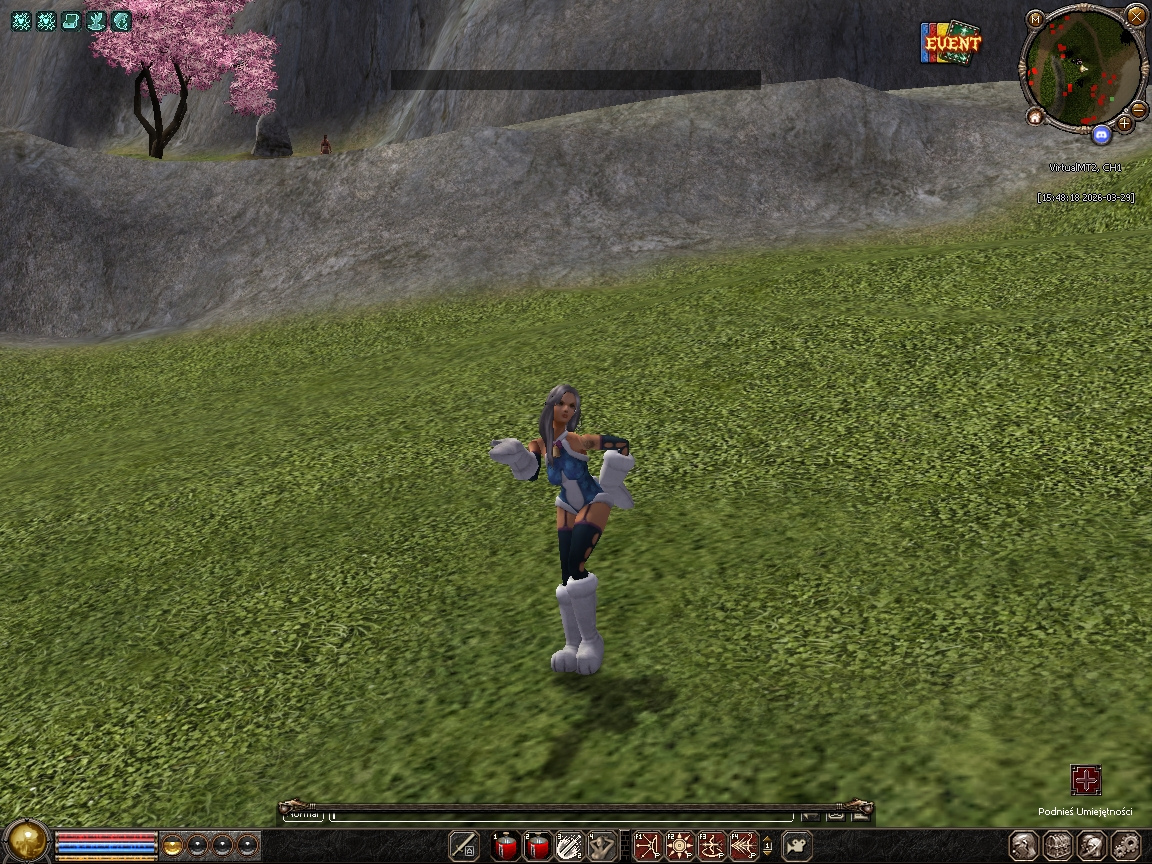Use the red potion in slot 2
The height and width of the screenshot is (864, 1152).
pyautogui.click(x=538, y=847)
